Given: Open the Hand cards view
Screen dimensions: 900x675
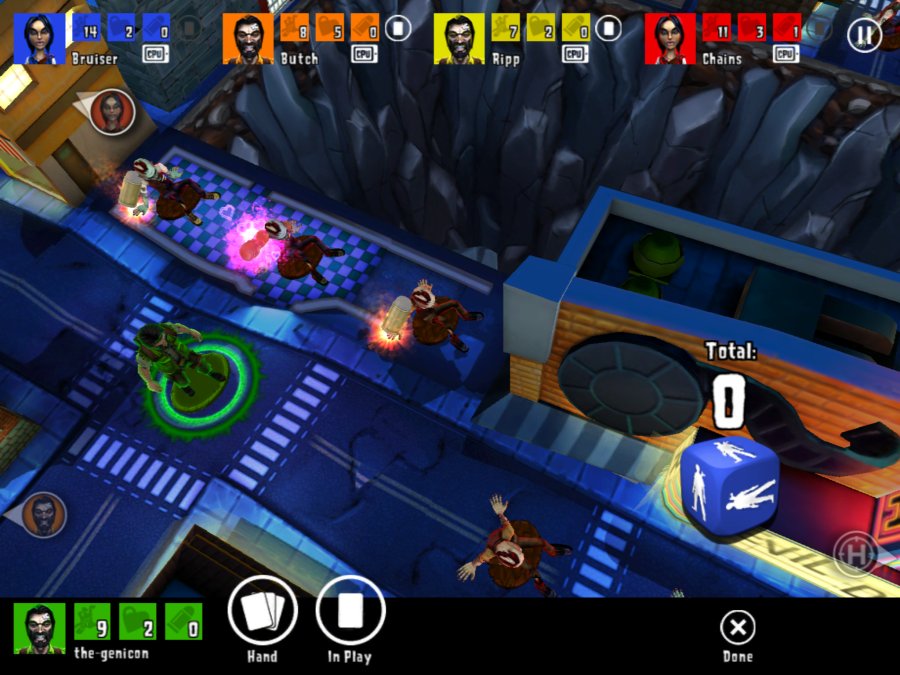Looking at the screenshot, I should (261, 612).
